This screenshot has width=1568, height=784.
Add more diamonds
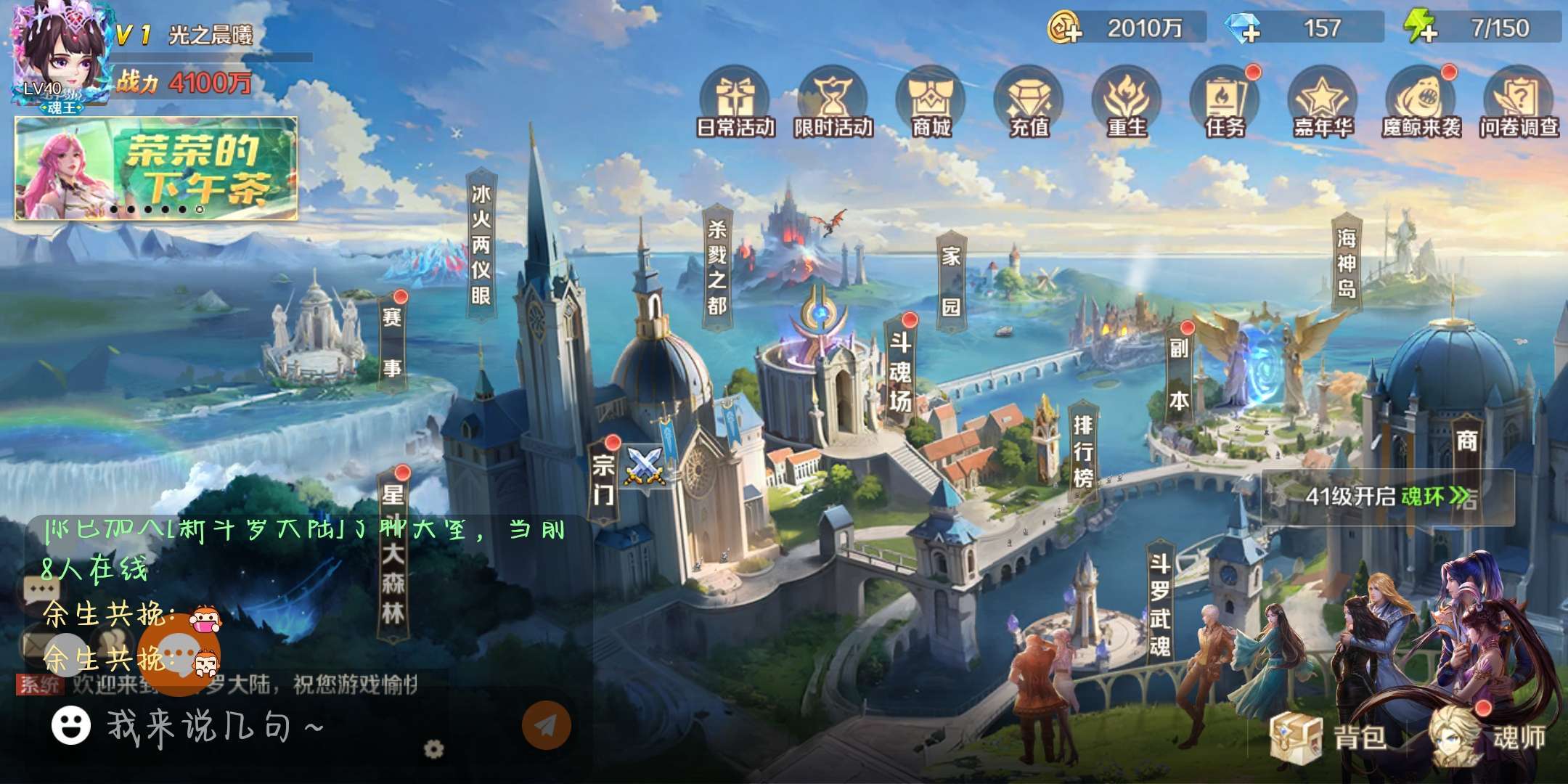point(1242,29)
